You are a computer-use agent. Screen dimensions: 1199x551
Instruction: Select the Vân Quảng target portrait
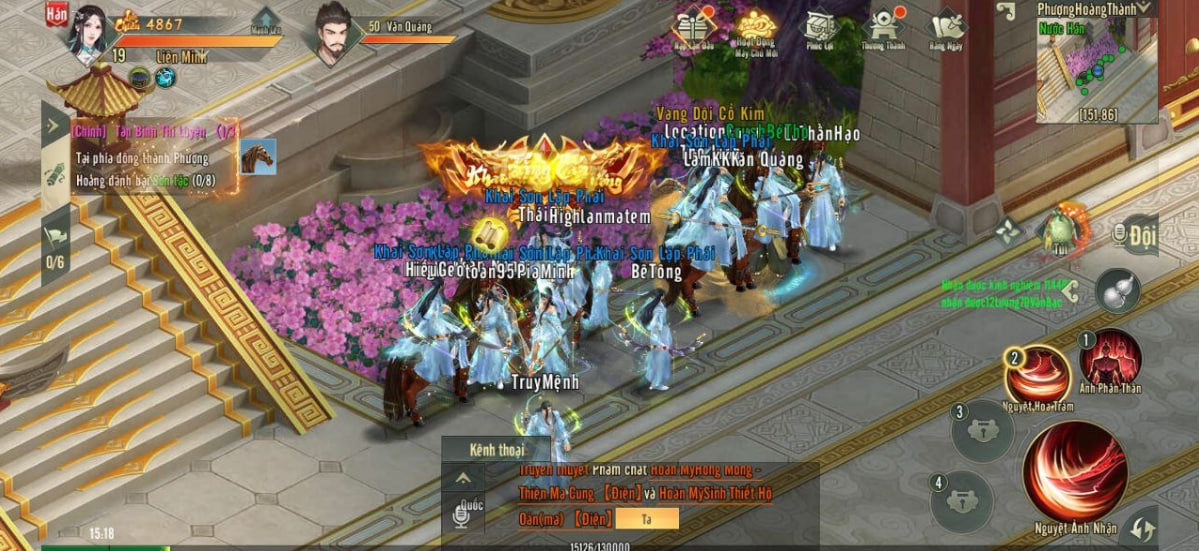[x=336, y=32]
